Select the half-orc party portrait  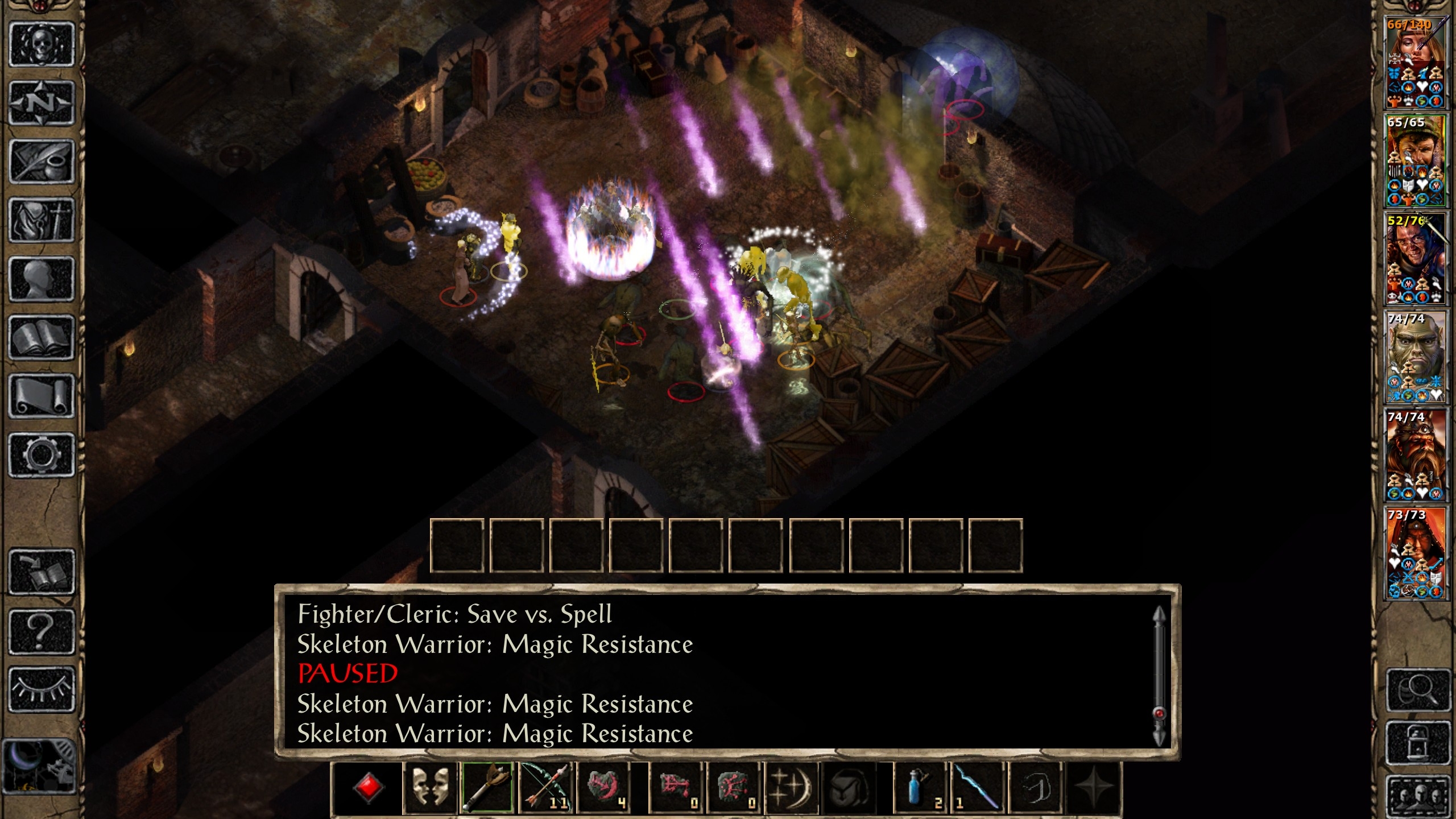pyautogui.click(x=1415, y=357)
